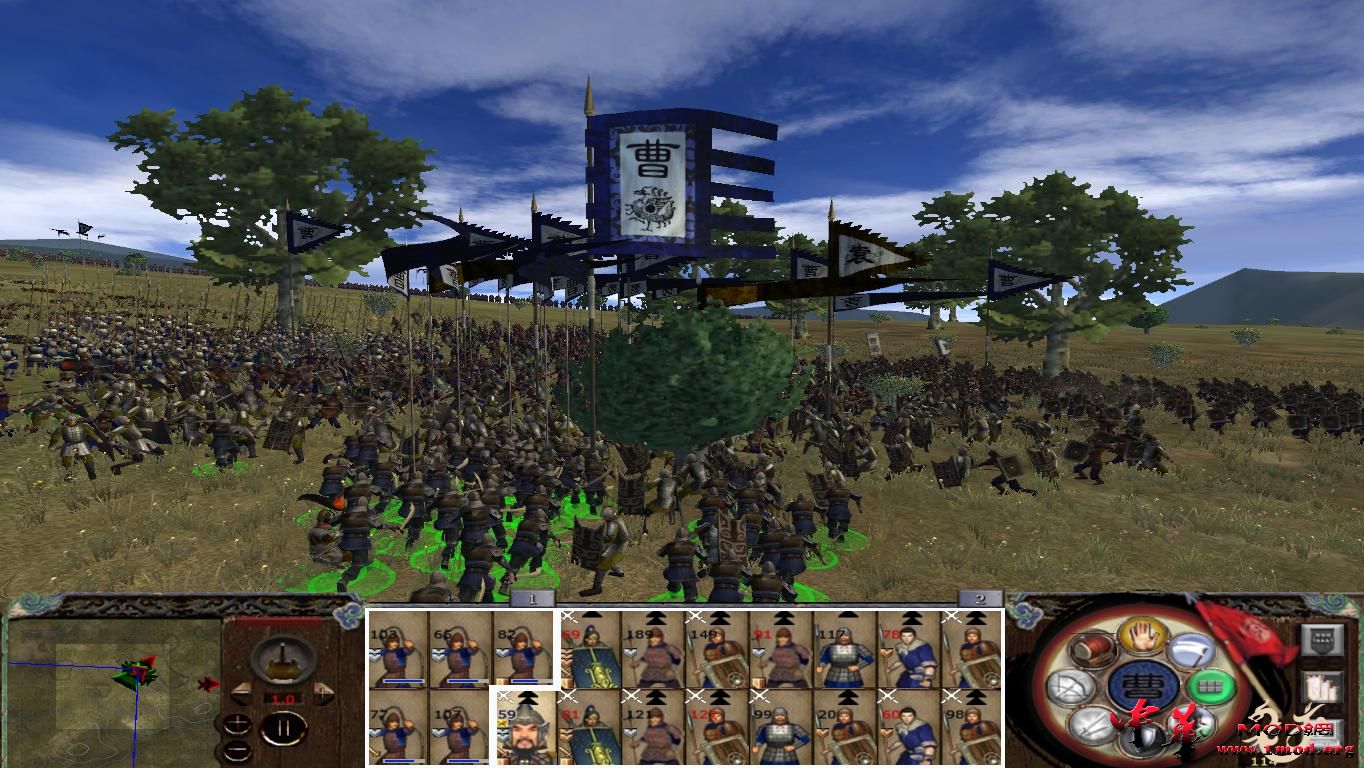Image resolution: width=1364 pixels, height=768 pixels.
Task: Pause the battle with the pause button
Action: (285, 729)
